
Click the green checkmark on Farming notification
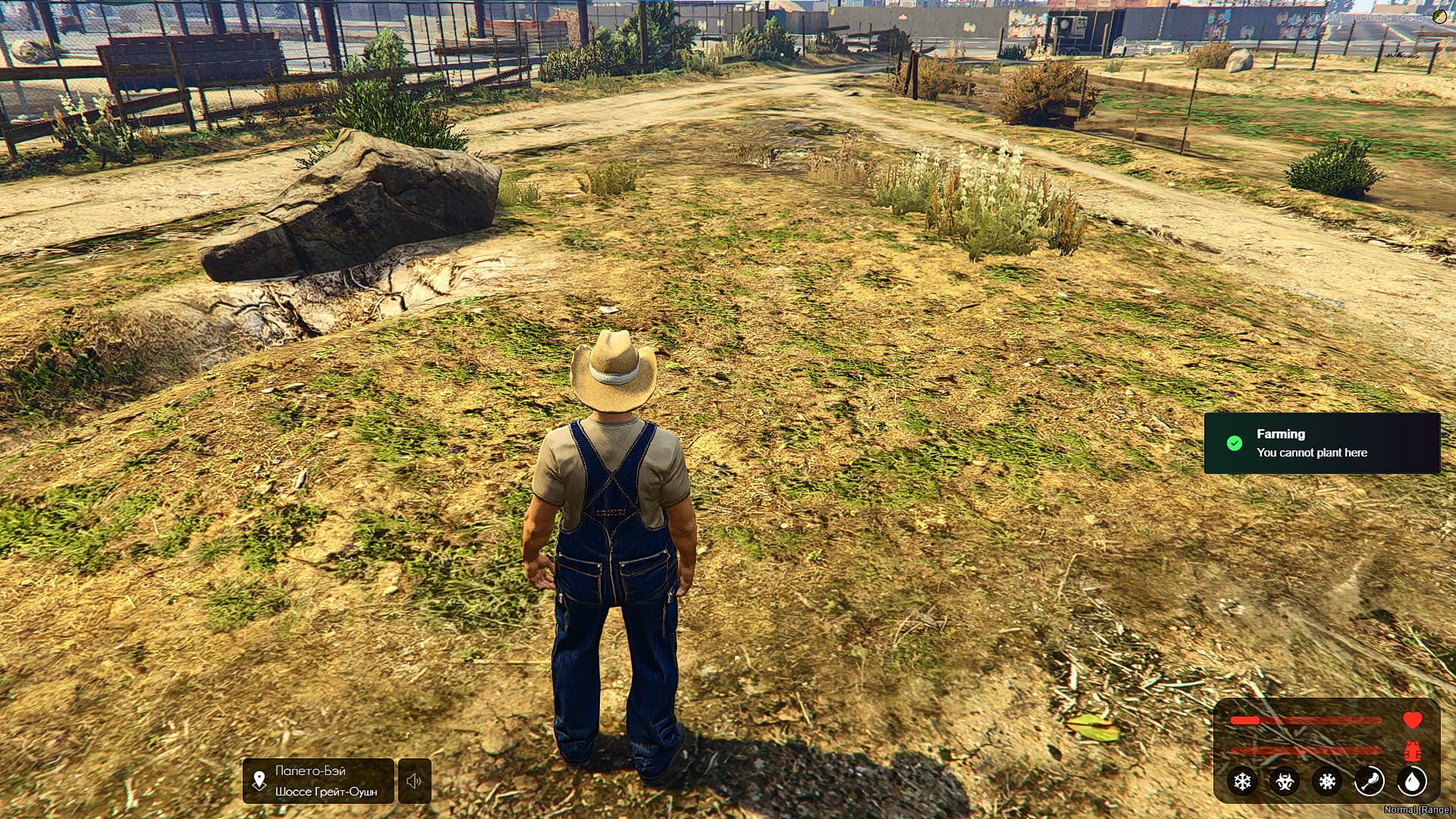point(1233,443)
